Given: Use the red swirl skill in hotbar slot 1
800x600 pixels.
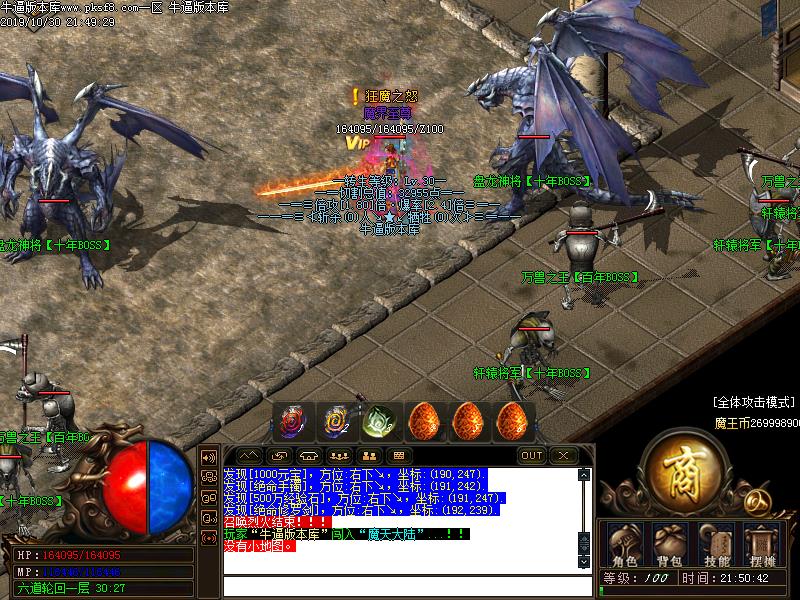Looking at the screenshot, I should (294, 421).
